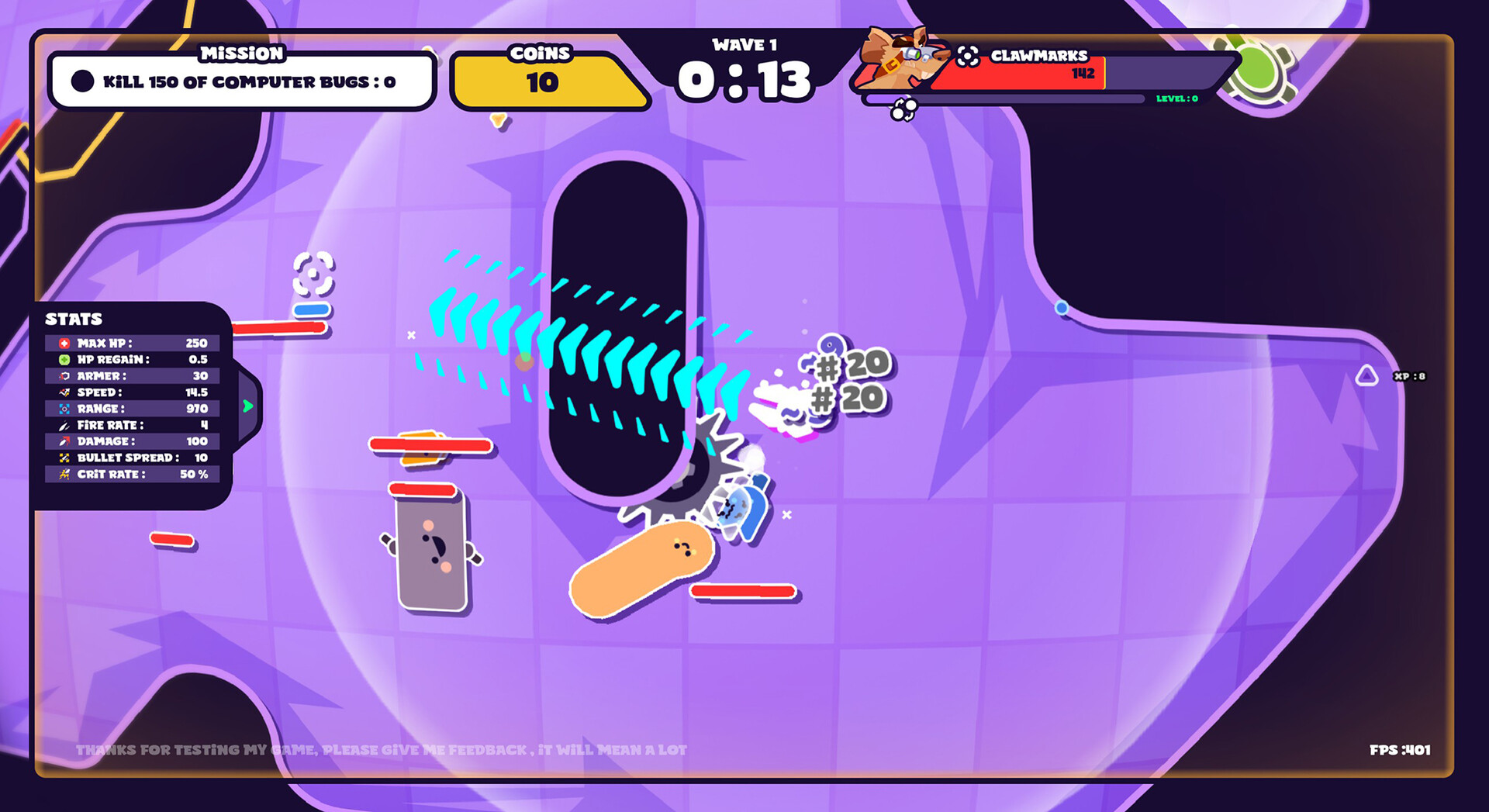Viewport: 1489px width, 812px height.
Task: Mark the Kill 150 Computer Bugs objective circle
Action: click(x=81, y=80)
